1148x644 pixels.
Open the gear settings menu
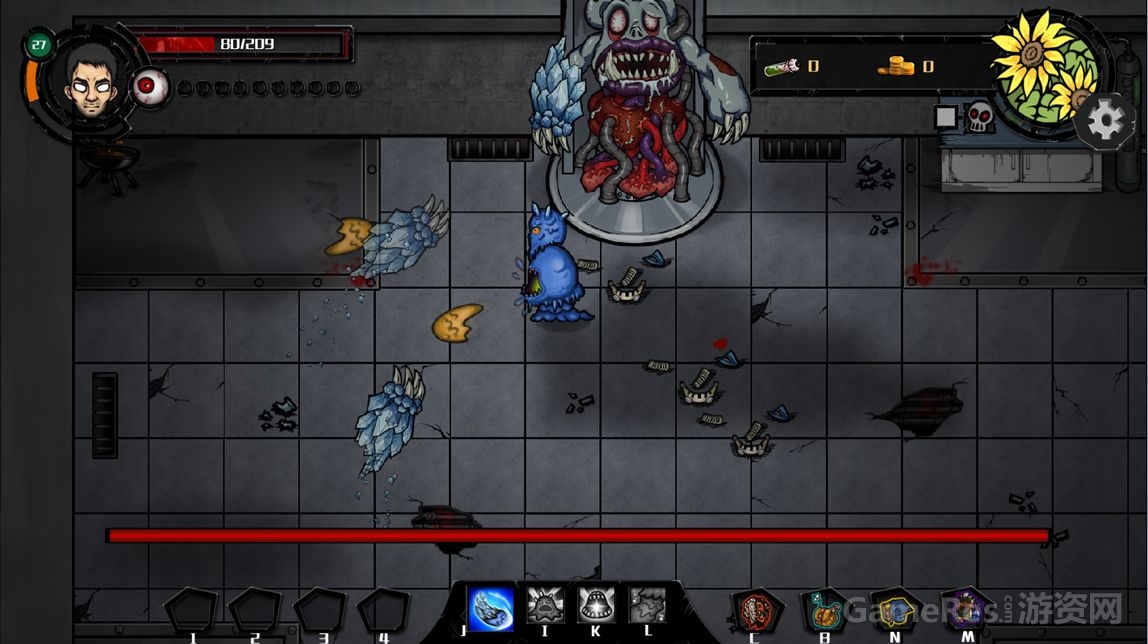point(1105,122)
